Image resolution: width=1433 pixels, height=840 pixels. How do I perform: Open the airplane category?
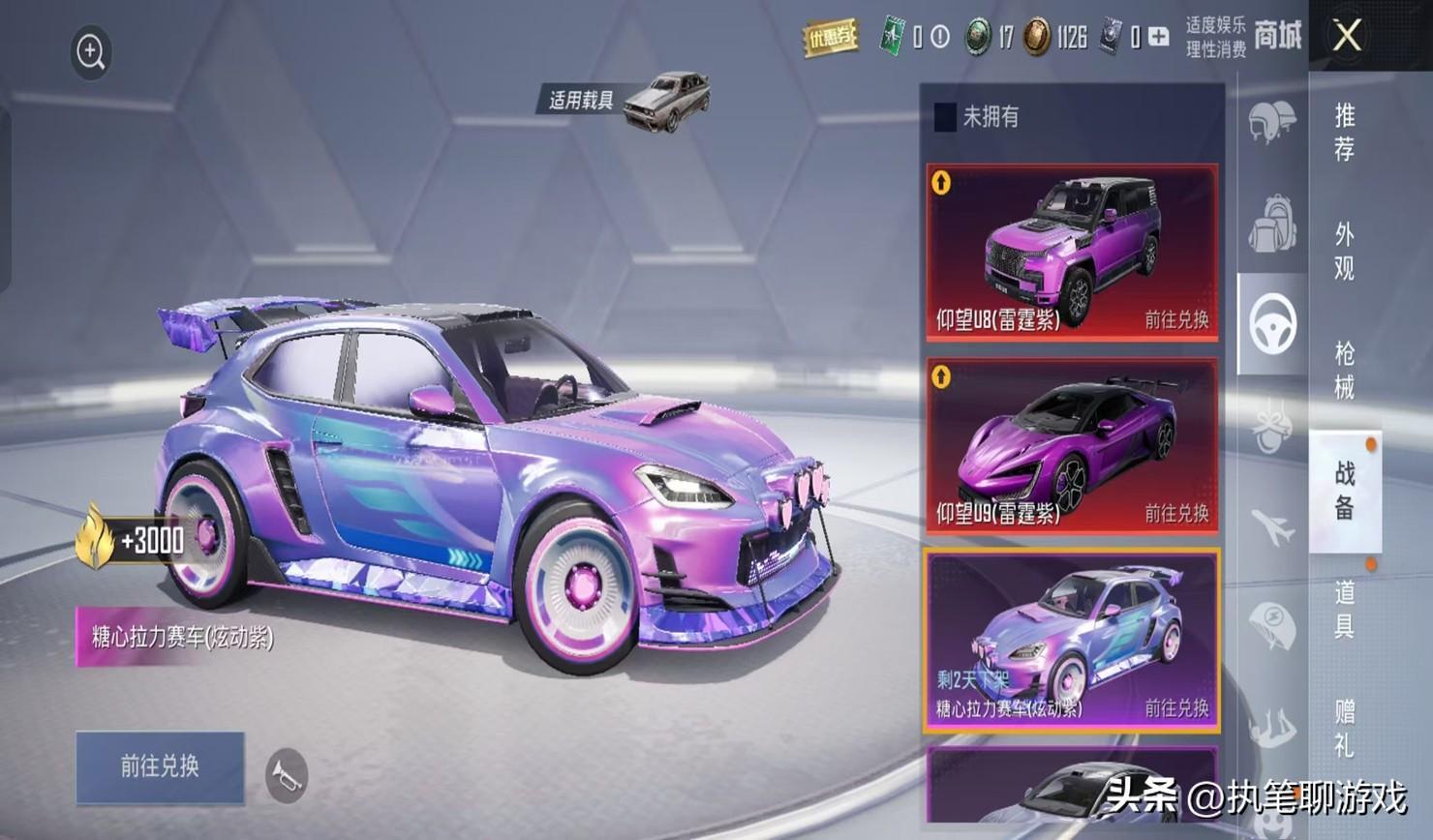[x=1271, y=527]
